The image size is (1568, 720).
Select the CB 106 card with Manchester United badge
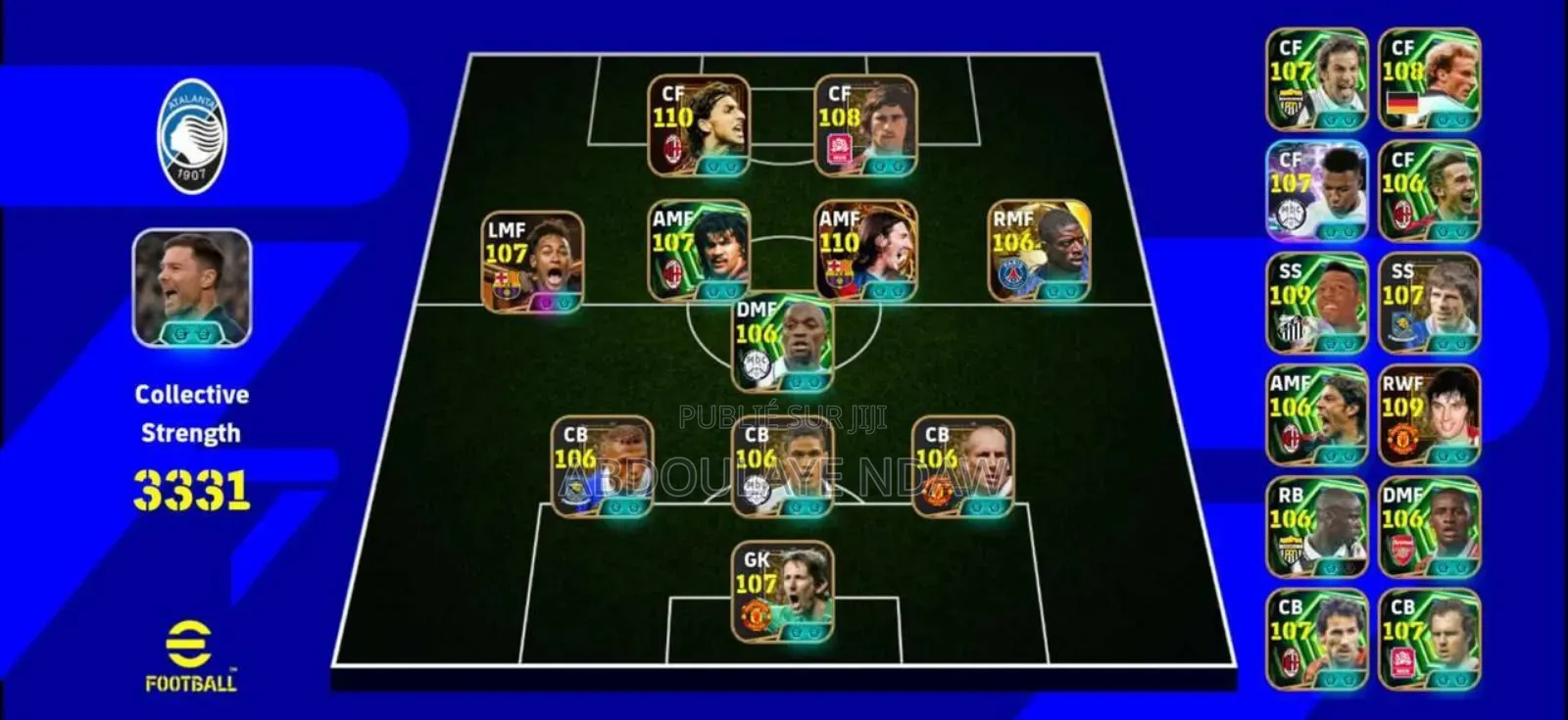click(962, 466)
